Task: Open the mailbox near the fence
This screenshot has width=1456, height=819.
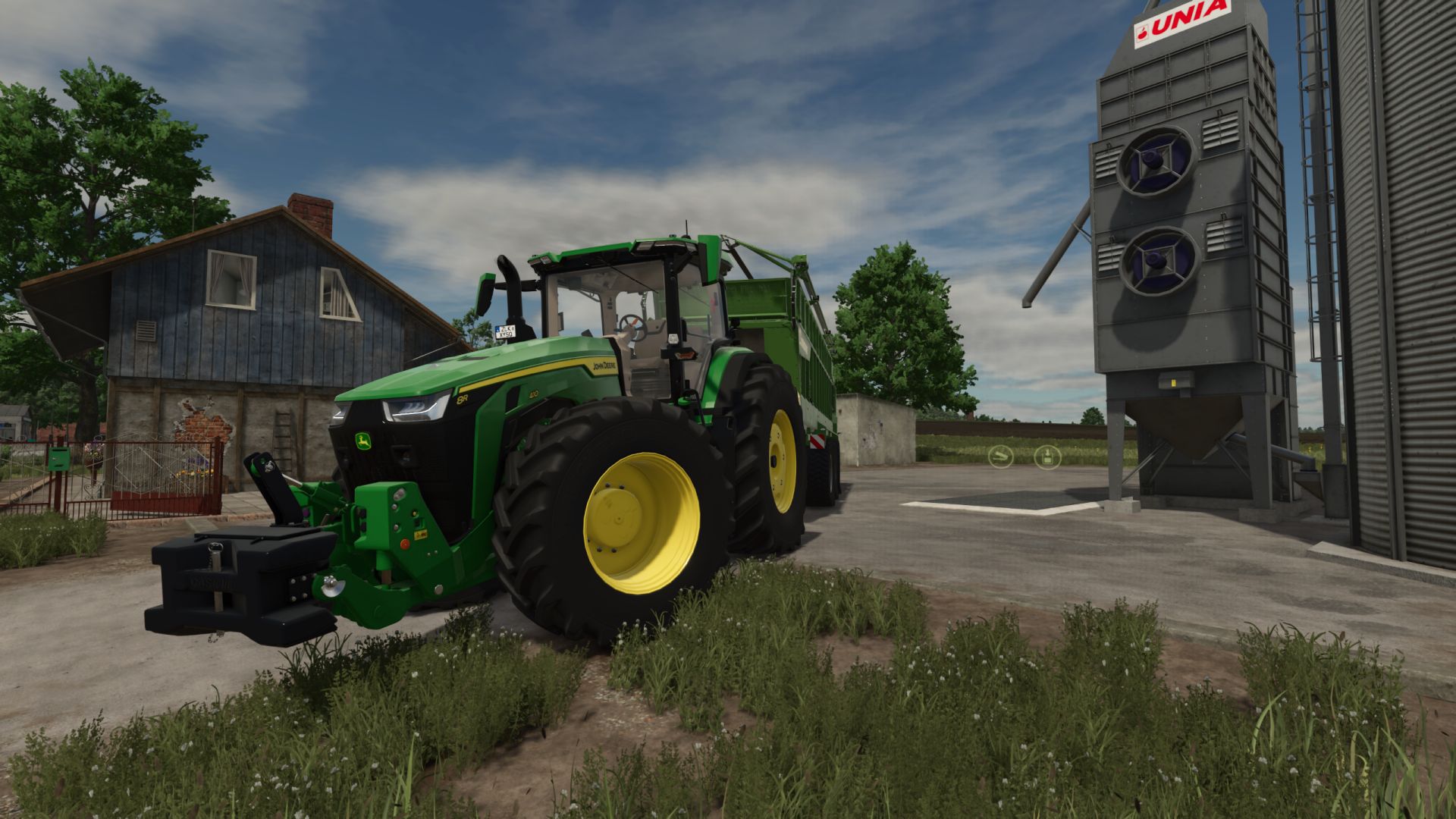Action: tap(59, 459)
